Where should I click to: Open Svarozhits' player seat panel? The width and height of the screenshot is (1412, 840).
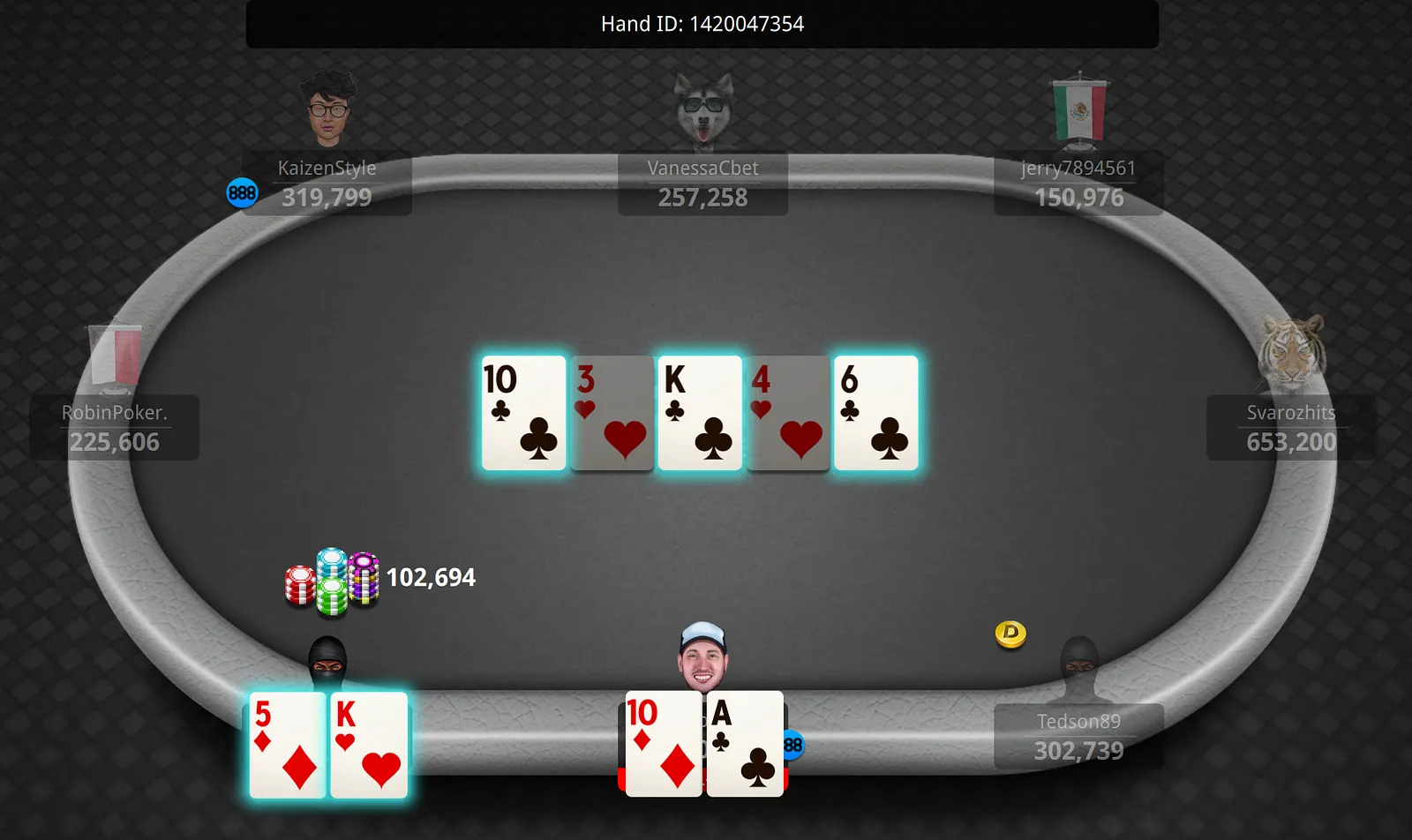tap(1290, 428)
